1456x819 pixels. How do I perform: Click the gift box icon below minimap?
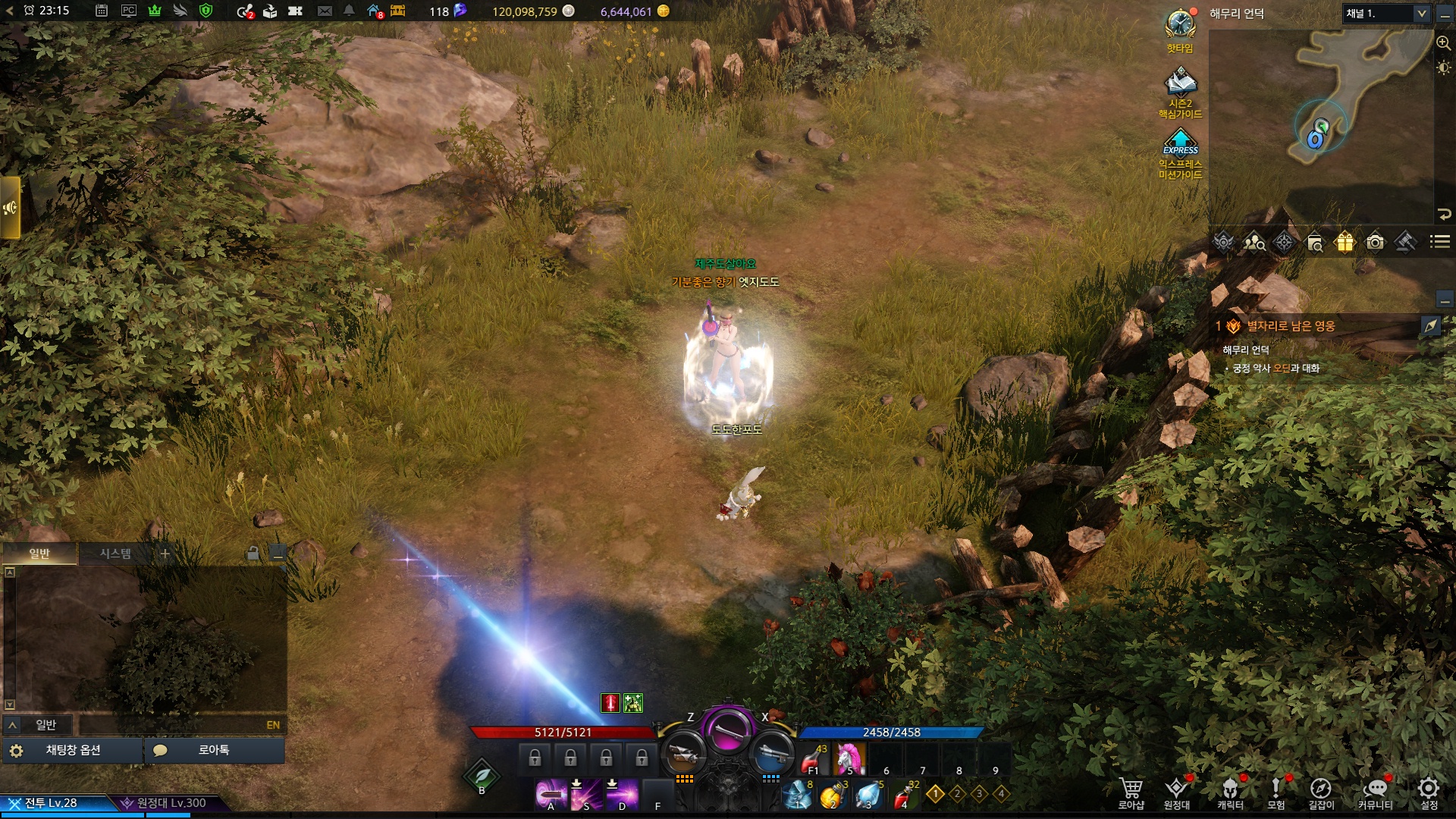point(1345,242)
